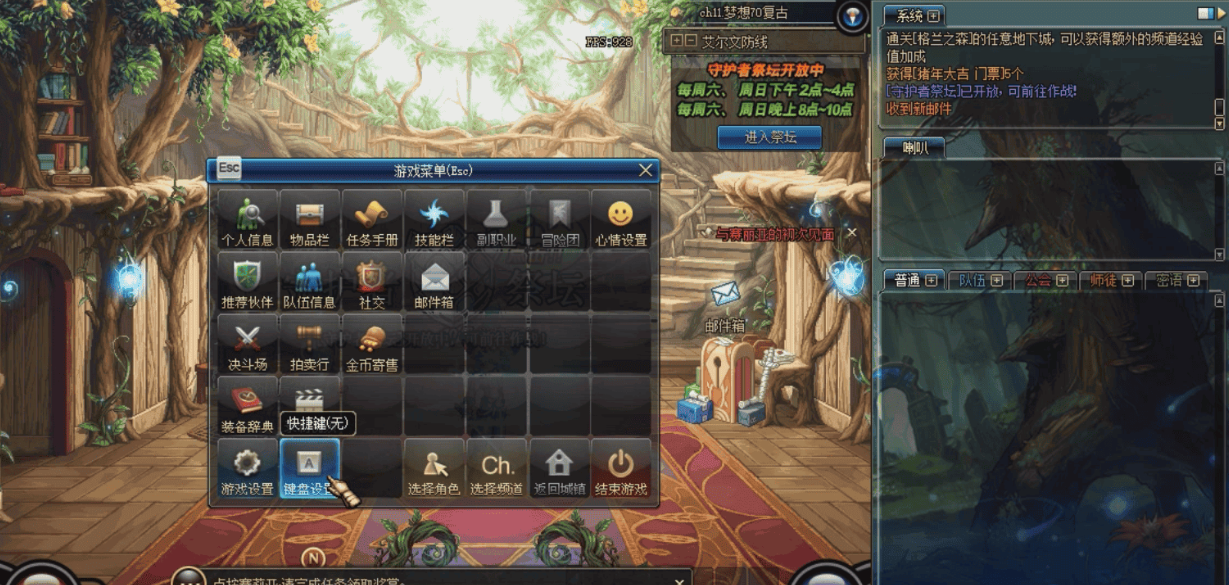Open the 物品栏 inventory
The height and width of the screenshot is (585, 1229).
(309, 219)
